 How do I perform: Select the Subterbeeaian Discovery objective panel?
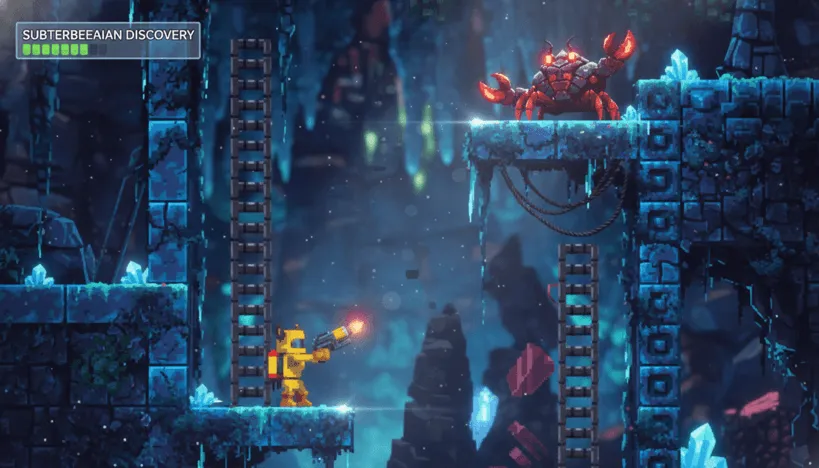coord(107,41)
